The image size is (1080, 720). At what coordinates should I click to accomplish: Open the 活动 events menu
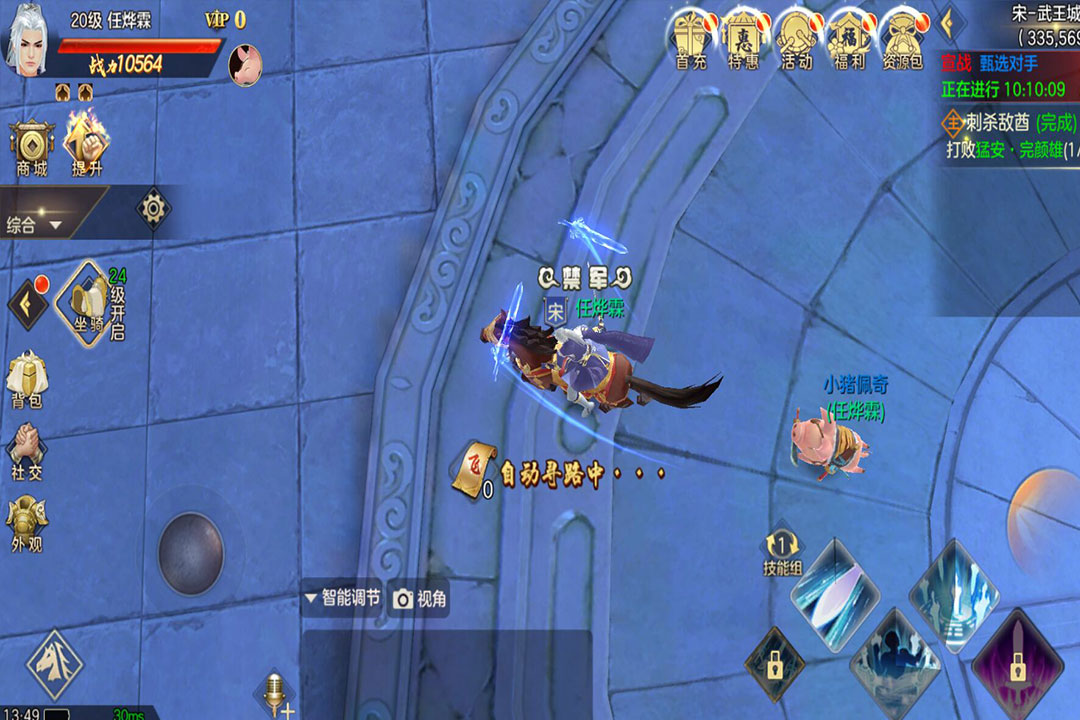pos(796,40)
